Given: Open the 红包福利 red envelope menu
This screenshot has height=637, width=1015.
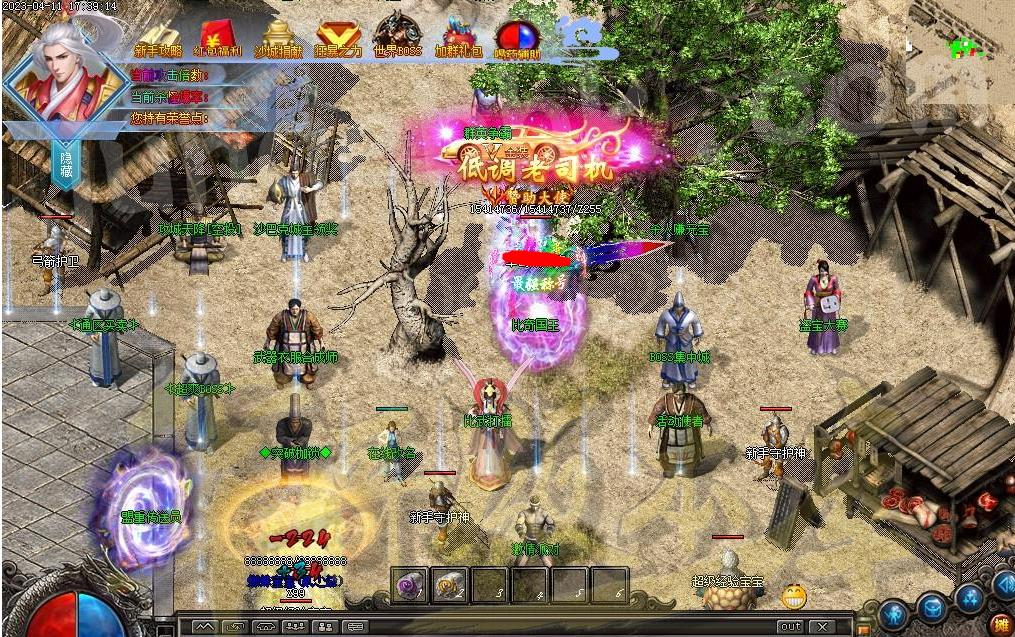Looking at the screenshot, I should click(x=219, y=37).
